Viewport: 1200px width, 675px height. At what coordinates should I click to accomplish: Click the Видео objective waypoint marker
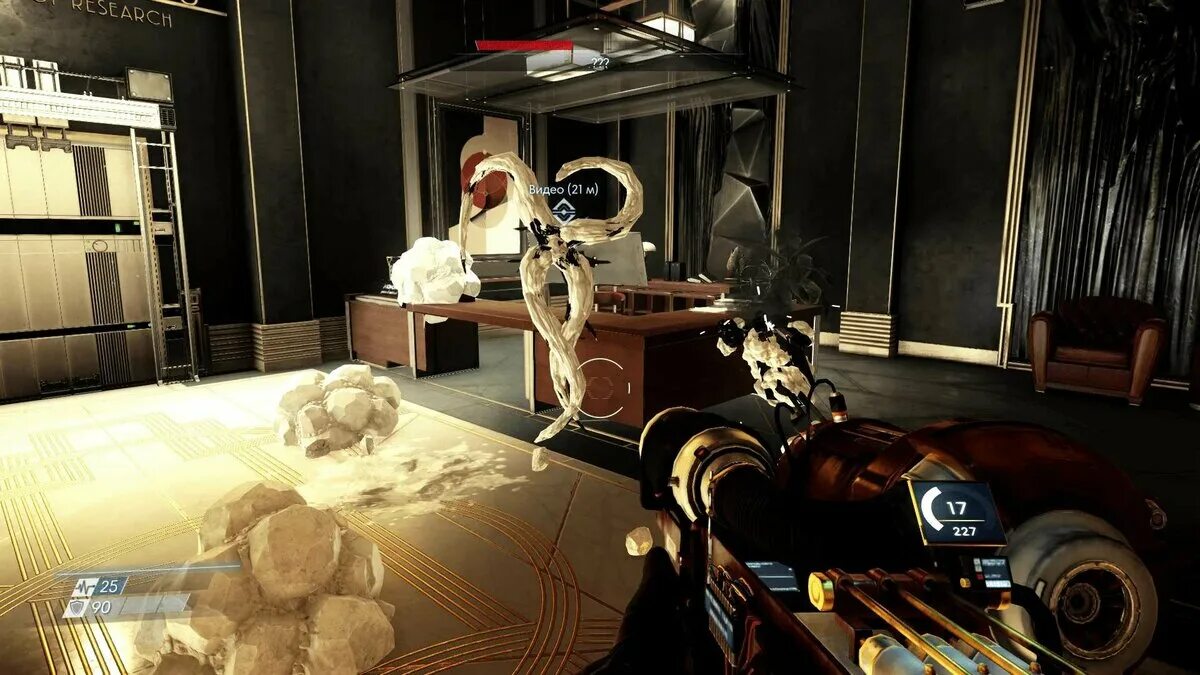point(564,209)
